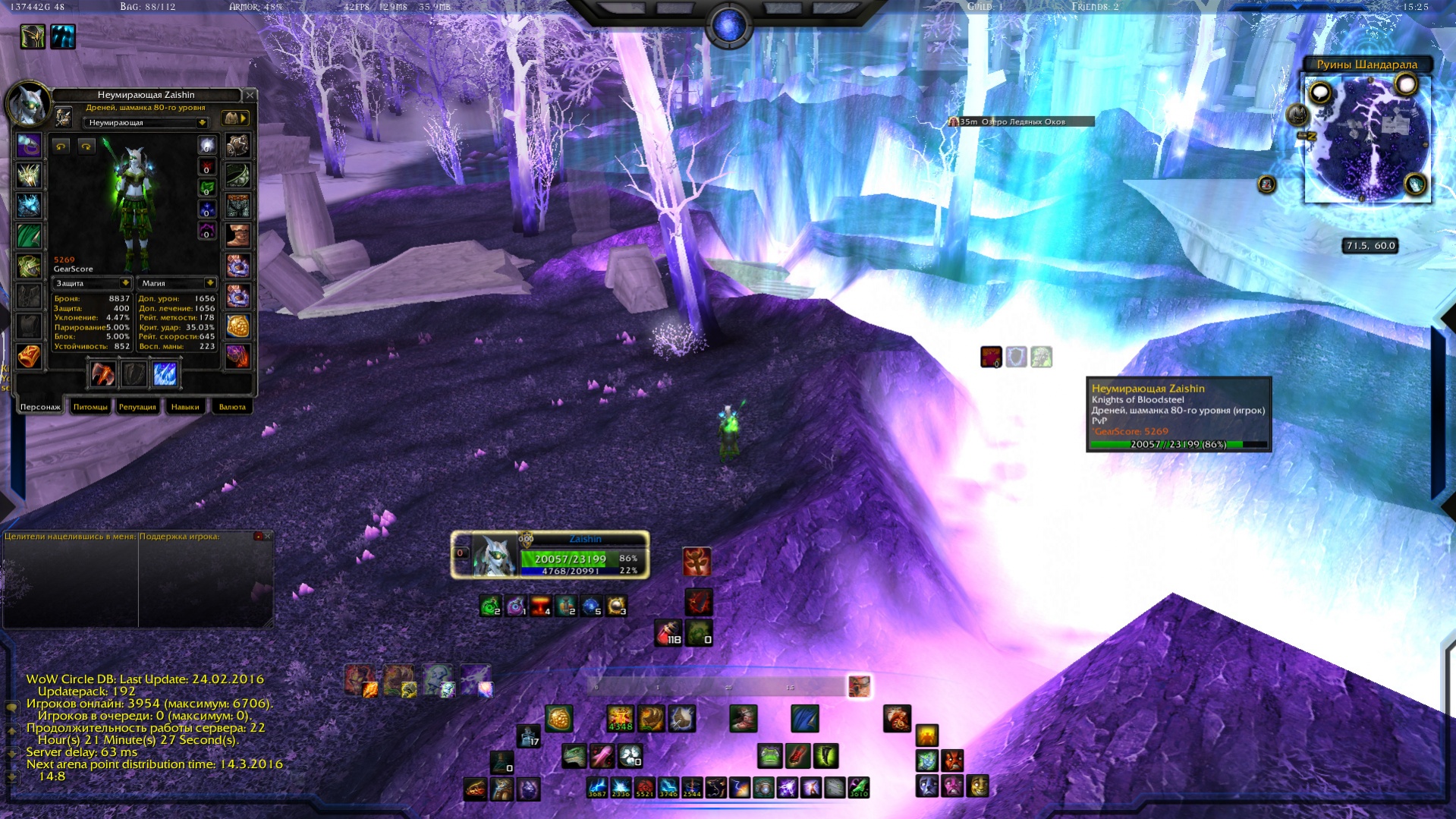Select the main-hand axe weapon slot
1456x819 pixels.
(102, 373)
